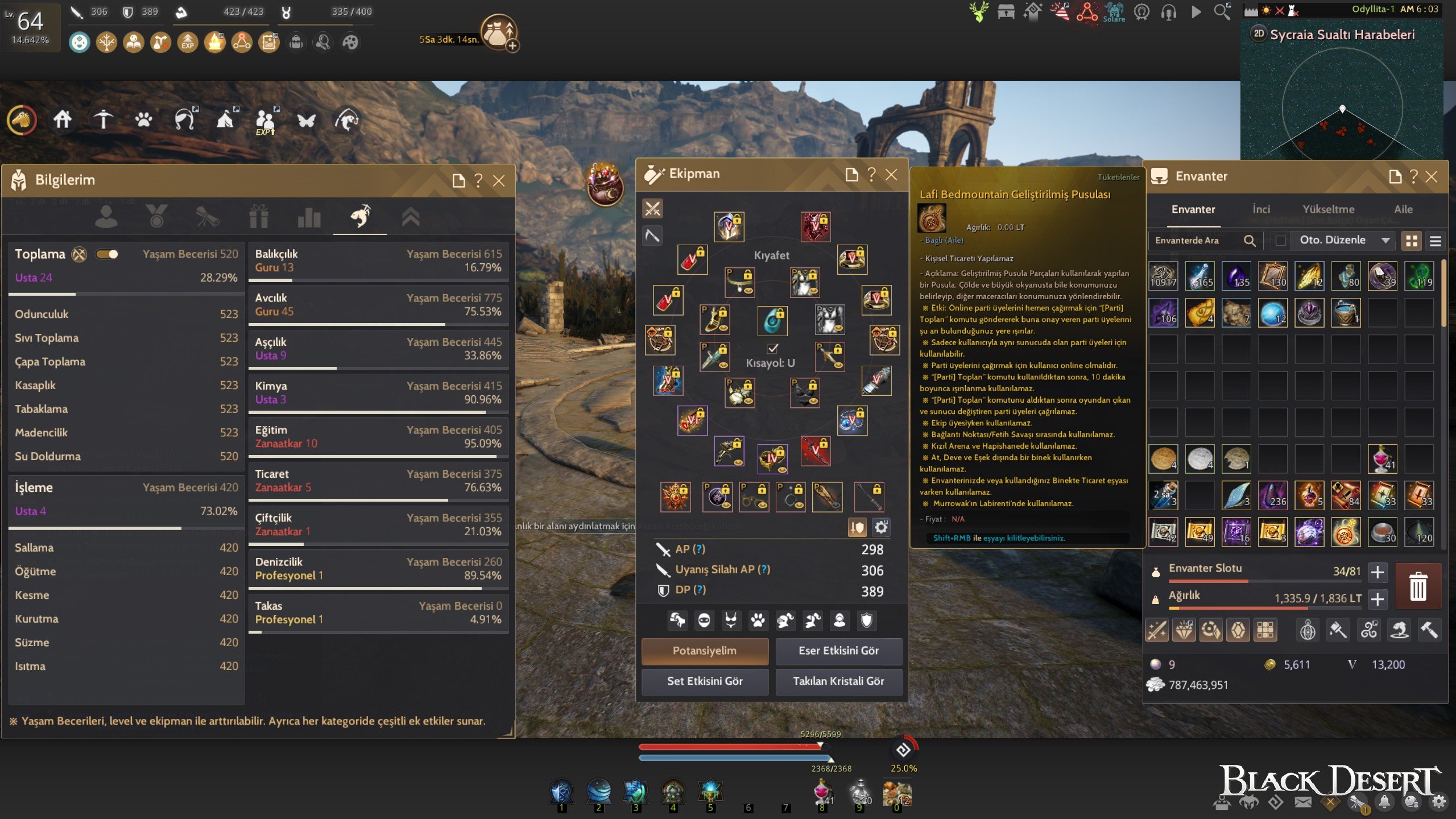Close the Ekipman window

tap(891, 175)
